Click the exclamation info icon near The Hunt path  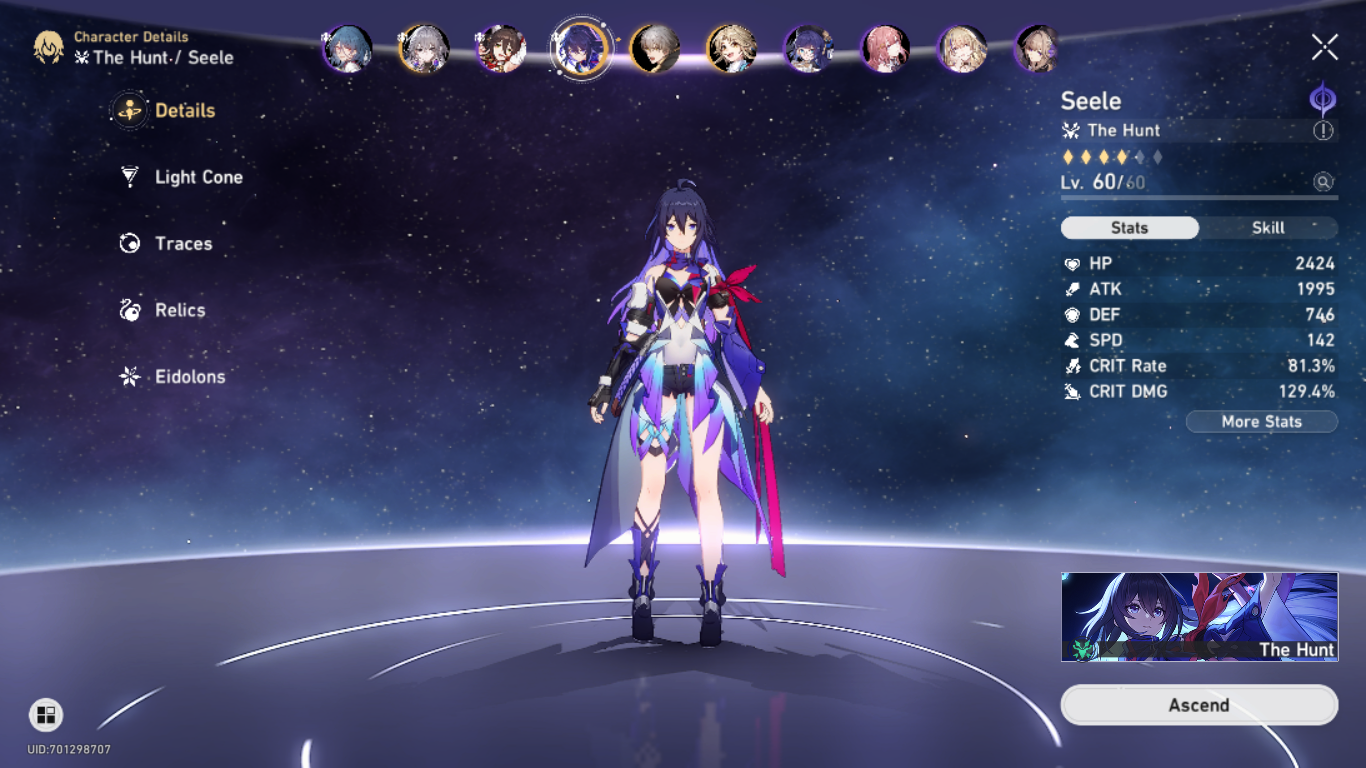[x=1324, y=131]
